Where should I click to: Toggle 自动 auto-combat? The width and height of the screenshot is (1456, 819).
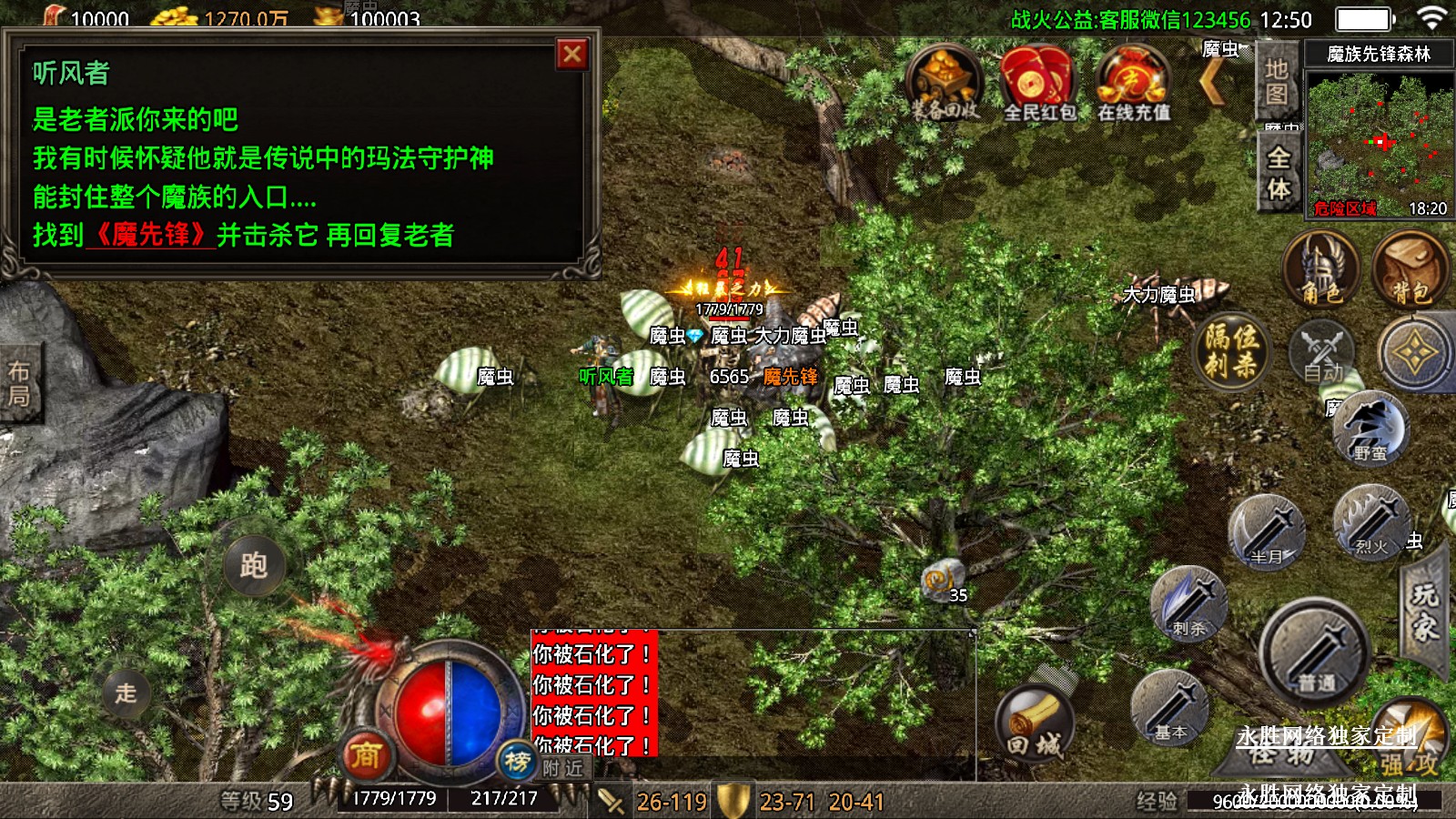(1322, 353)
